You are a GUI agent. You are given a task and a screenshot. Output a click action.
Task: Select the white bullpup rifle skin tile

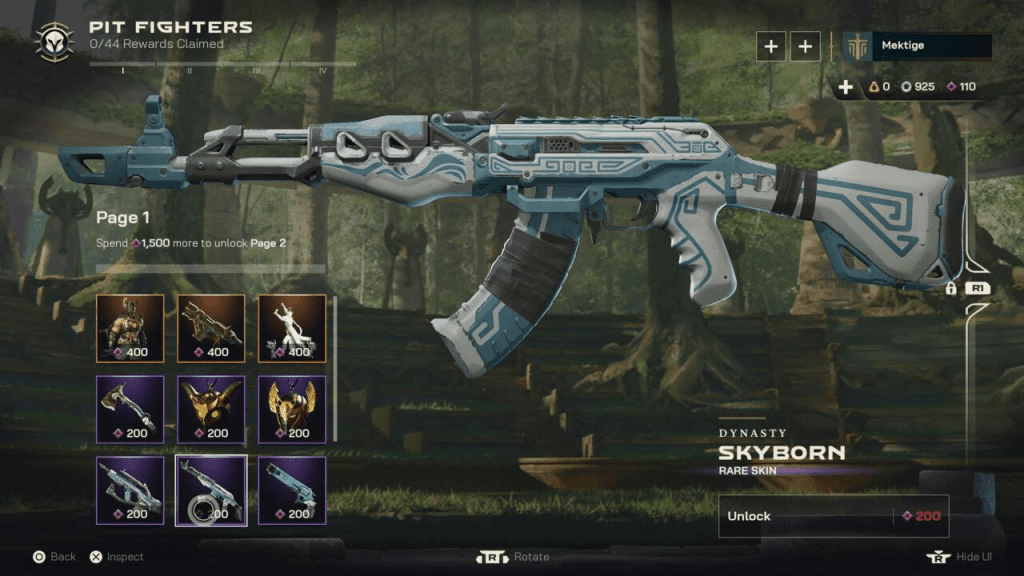(x=130, y=490)
